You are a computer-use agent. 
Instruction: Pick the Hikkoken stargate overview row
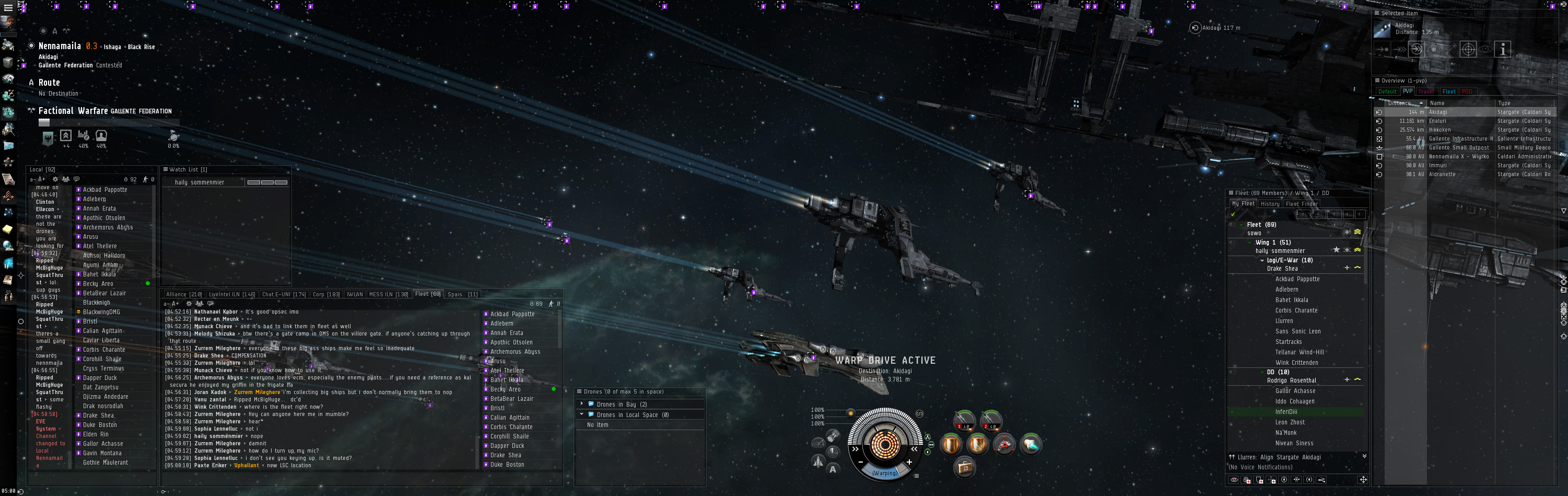(x=1440, y=130)
